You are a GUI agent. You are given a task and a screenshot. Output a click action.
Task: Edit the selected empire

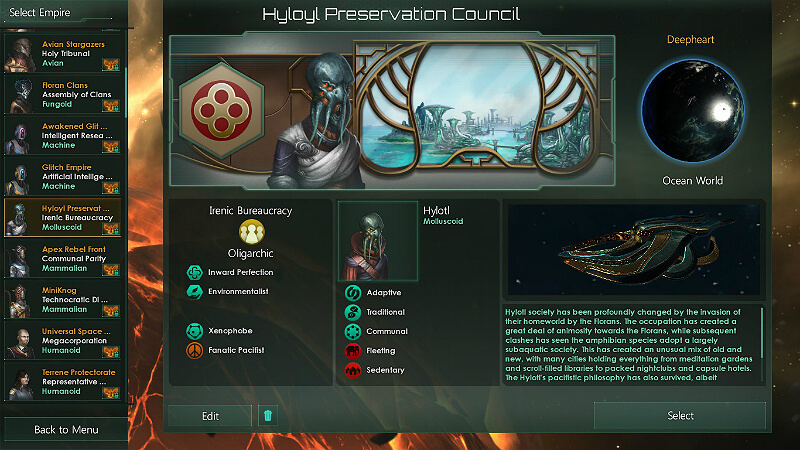(x=210, y=416)
